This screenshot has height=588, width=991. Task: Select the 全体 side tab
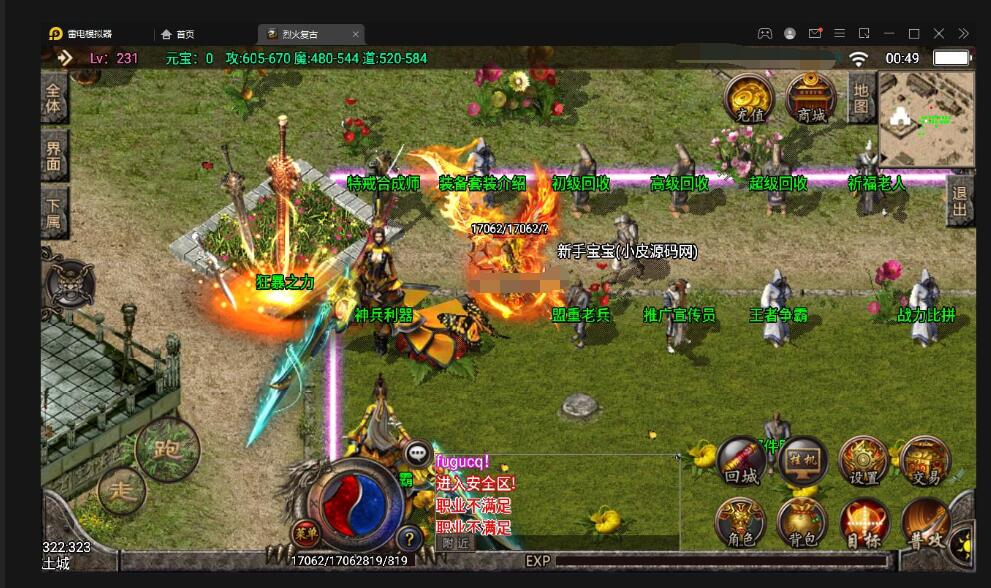(54, 97)
